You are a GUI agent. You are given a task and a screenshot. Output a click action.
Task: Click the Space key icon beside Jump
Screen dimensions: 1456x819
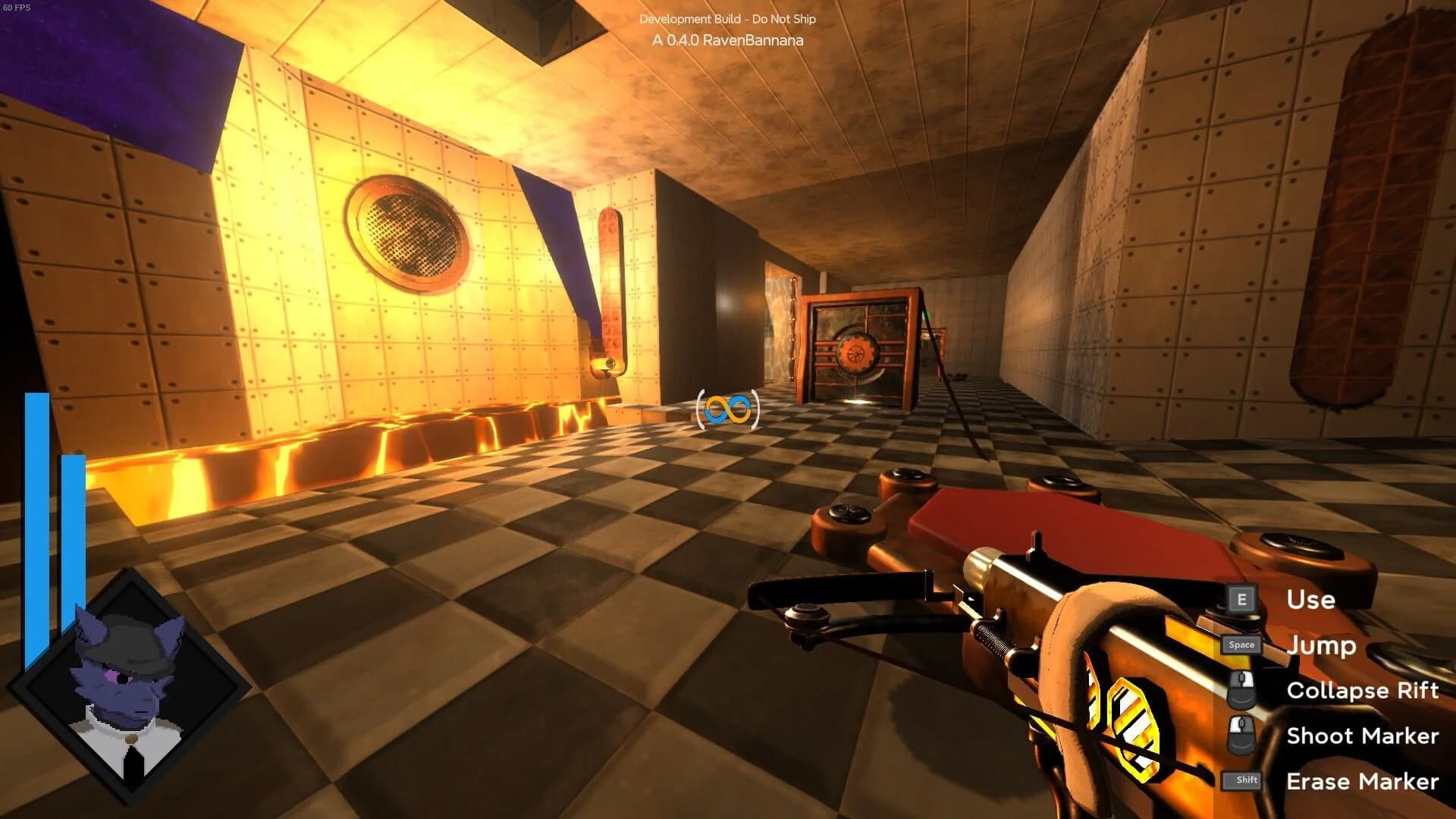[x=1241, y=645]
